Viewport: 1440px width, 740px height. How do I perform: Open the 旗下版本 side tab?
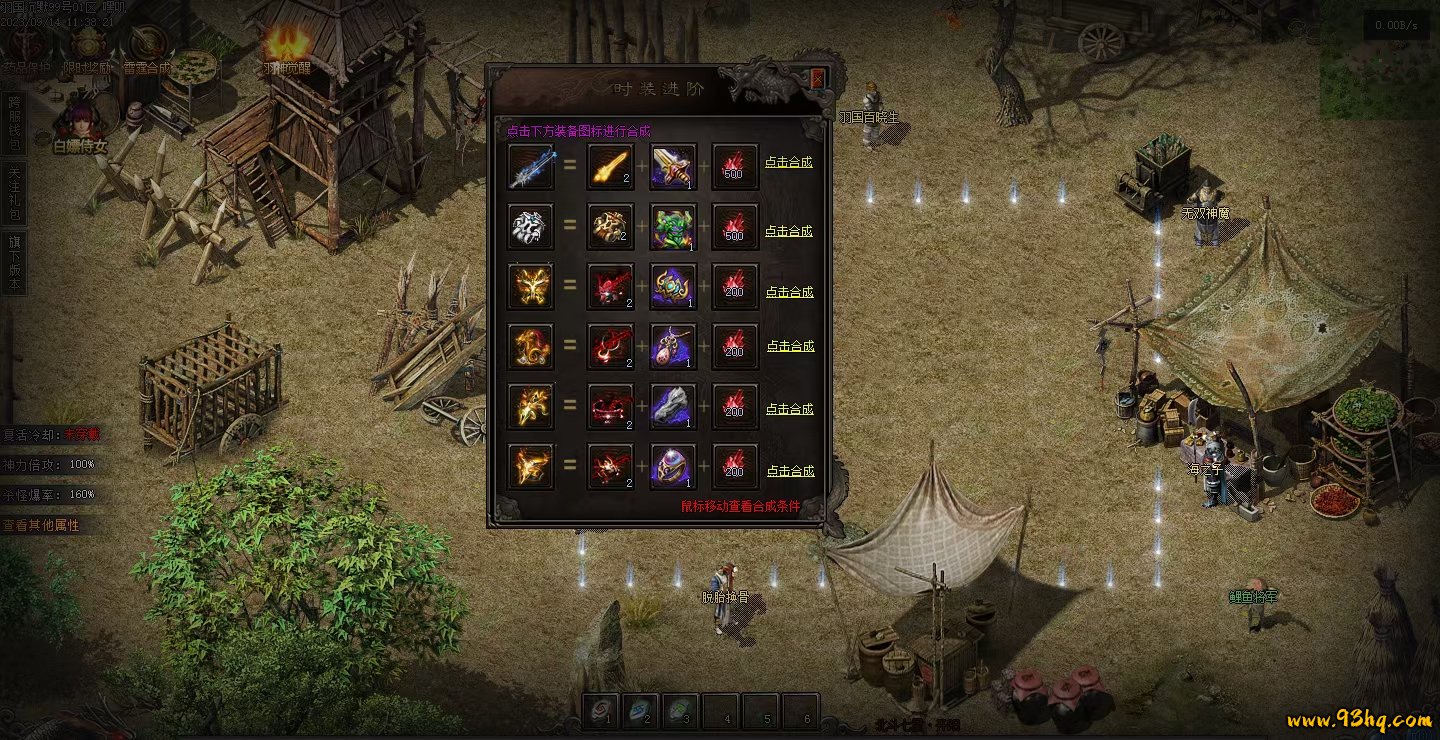(14, 264)
